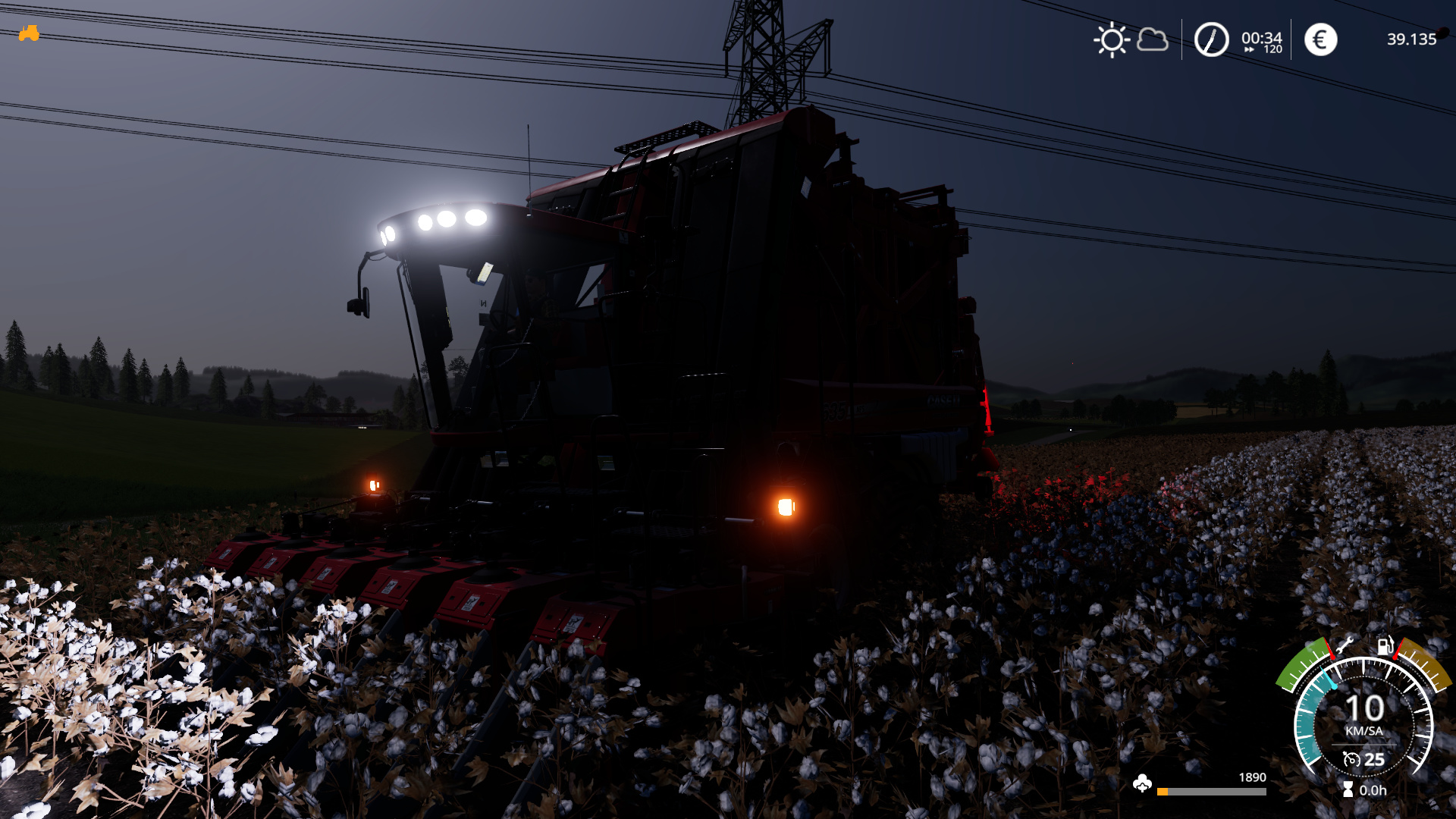
Task: Click the game clock icon
Action: tap(1211, 39)
